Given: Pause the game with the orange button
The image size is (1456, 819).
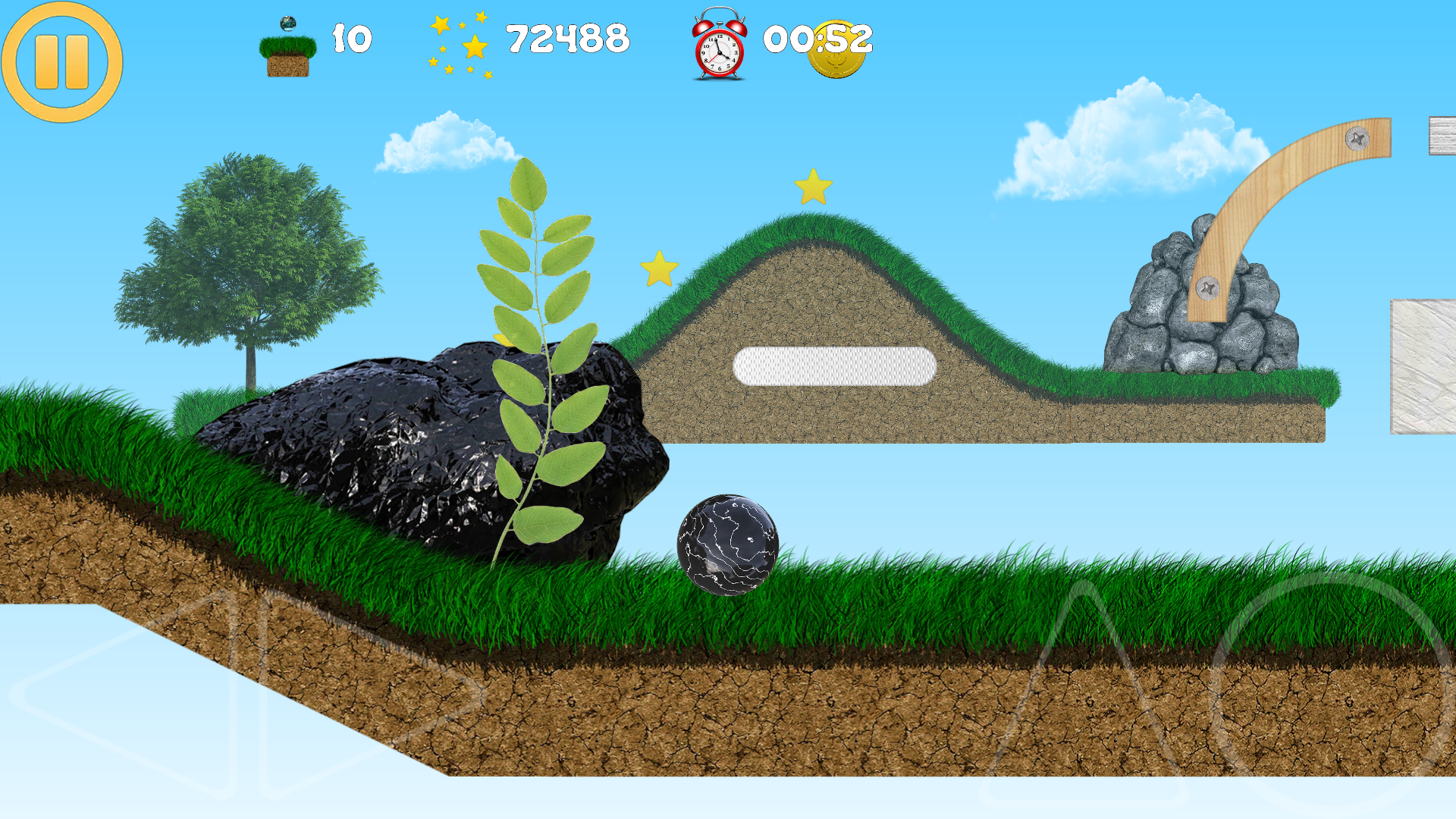Looking at the screenshot, I should pyautogui.click(x=62, y=62).
